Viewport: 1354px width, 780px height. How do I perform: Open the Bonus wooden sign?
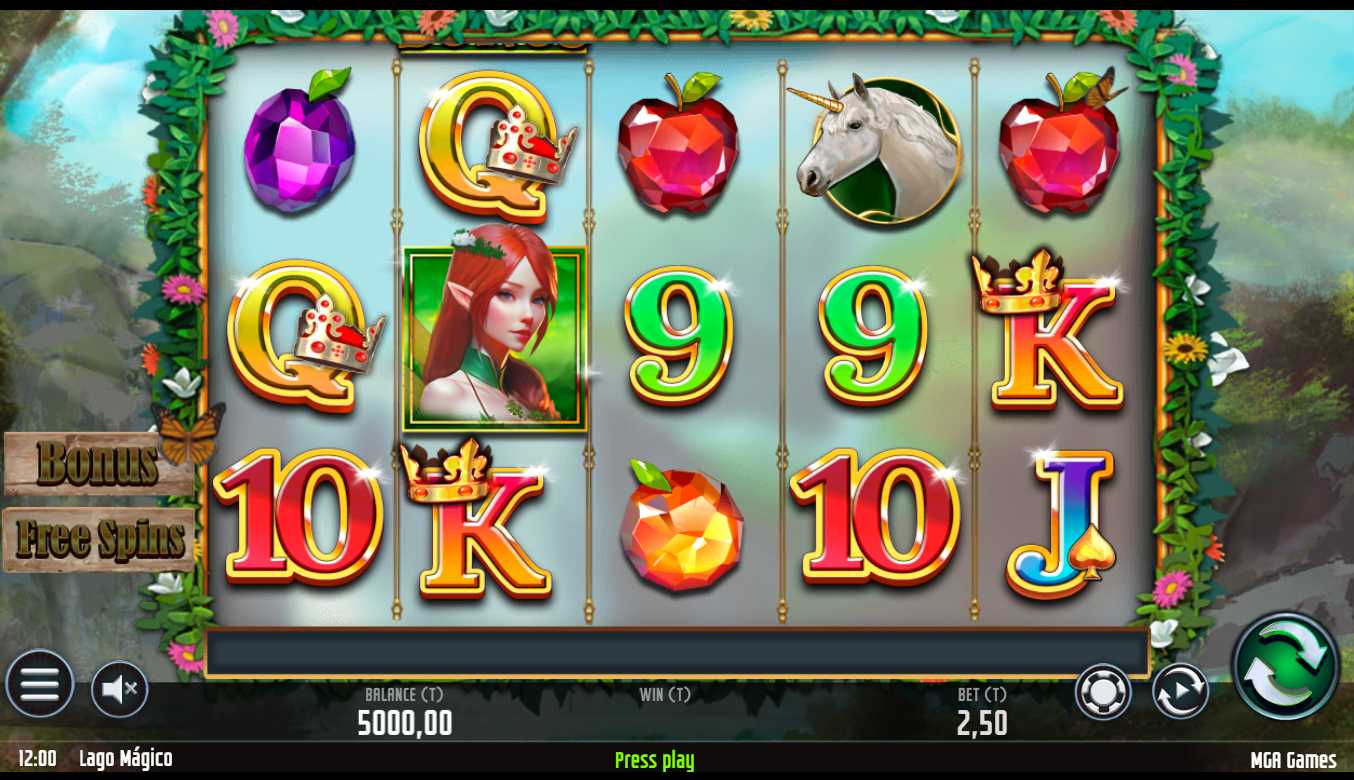[97, 463]
